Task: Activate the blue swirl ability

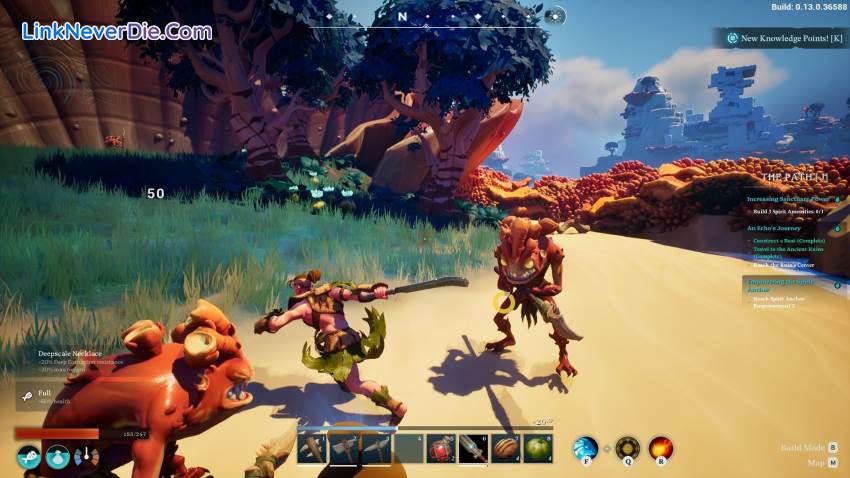Action: (x=585, y=448)
